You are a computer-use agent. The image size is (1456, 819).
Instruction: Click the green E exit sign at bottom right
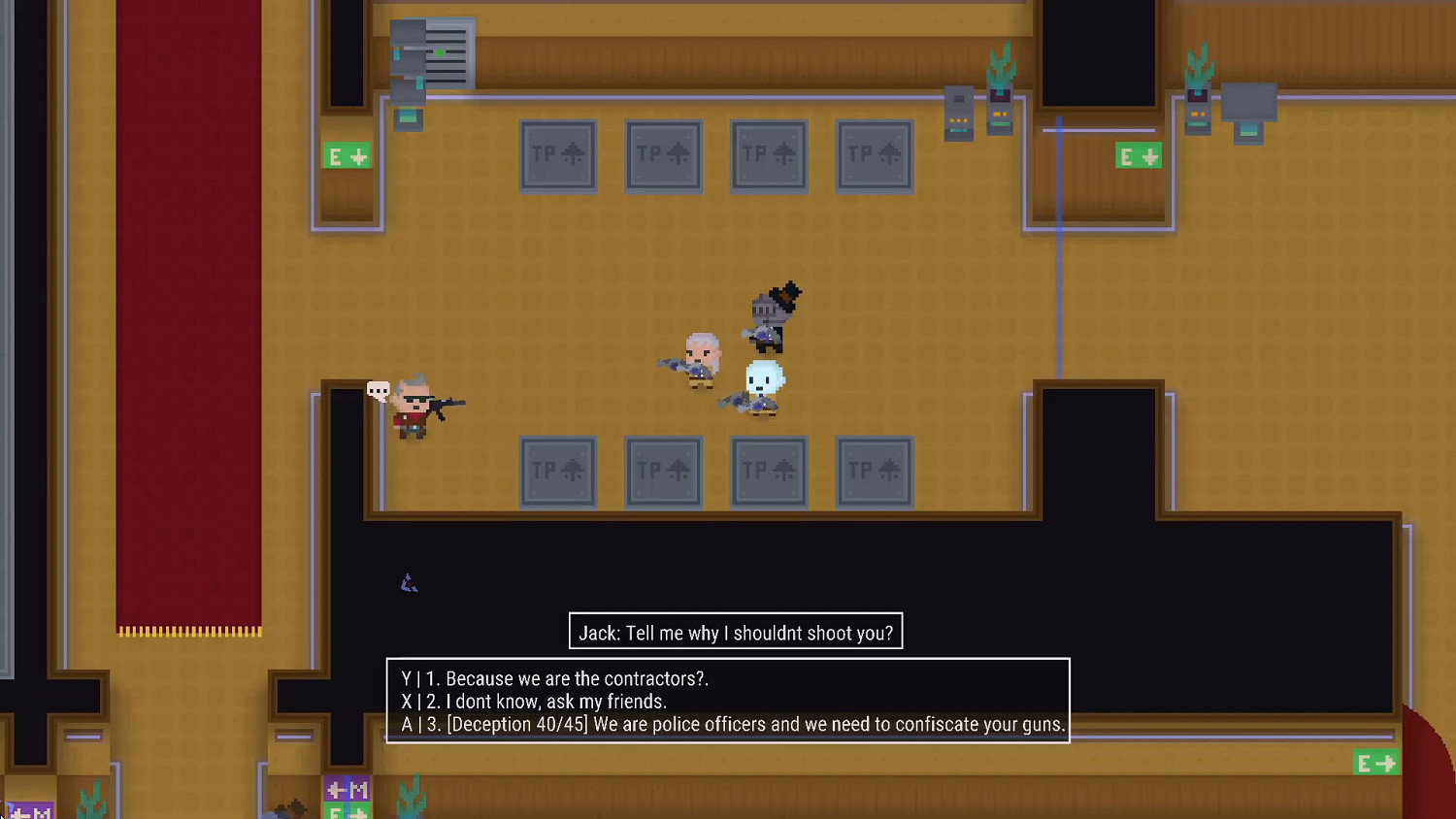[1375, 763]
